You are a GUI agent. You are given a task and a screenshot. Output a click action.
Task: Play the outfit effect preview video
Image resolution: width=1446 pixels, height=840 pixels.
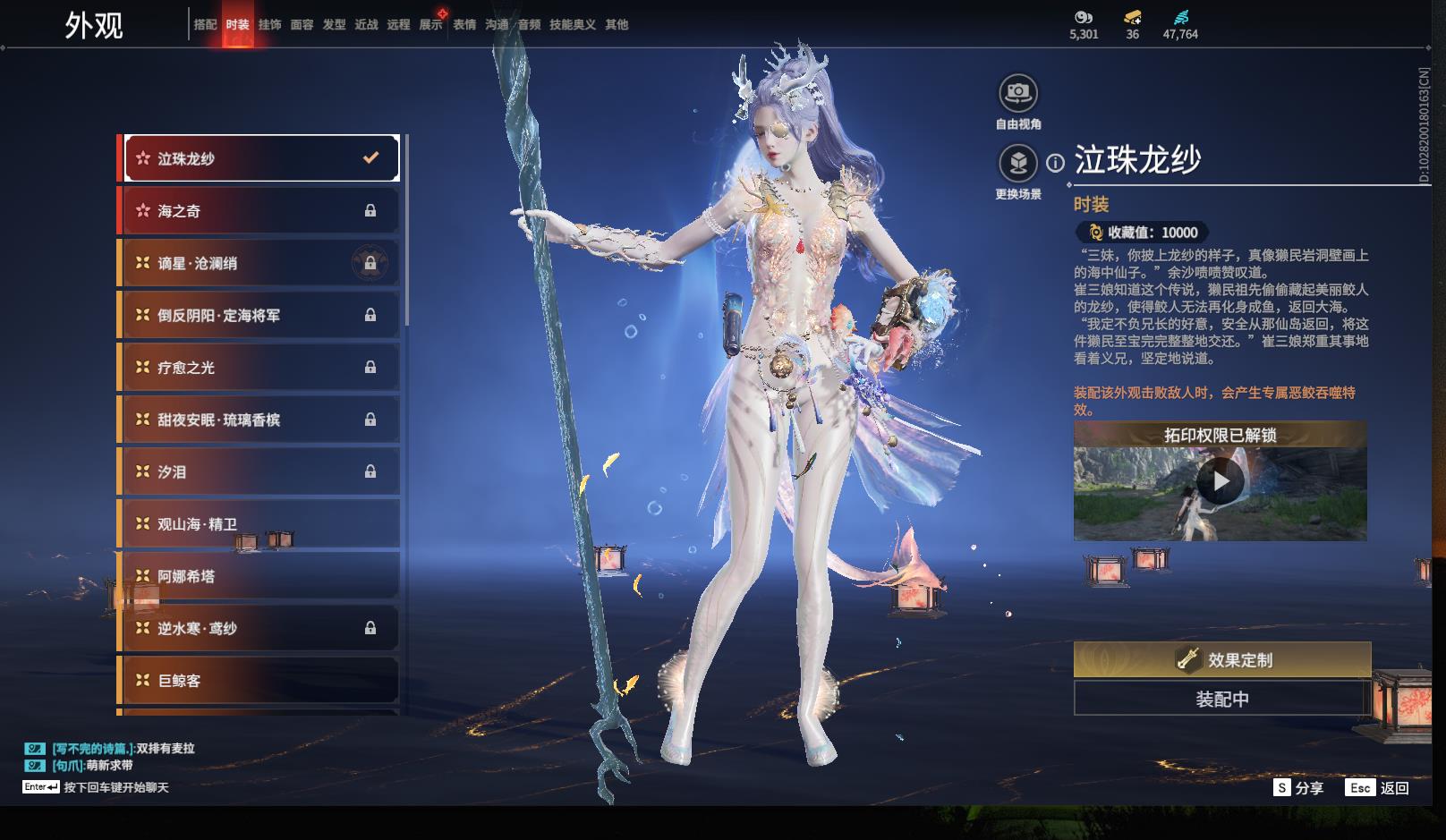click(x=1221, y=482)
